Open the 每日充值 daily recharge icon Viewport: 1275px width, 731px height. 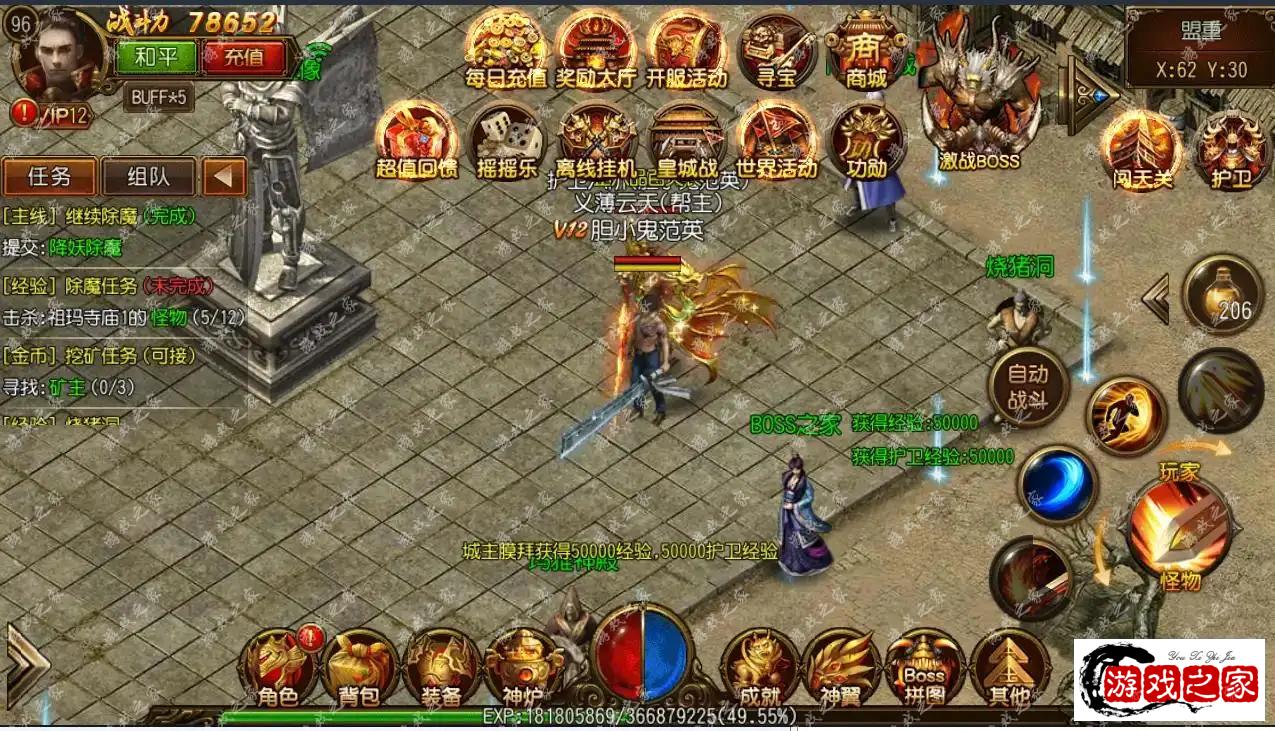(x=506, y=48)
